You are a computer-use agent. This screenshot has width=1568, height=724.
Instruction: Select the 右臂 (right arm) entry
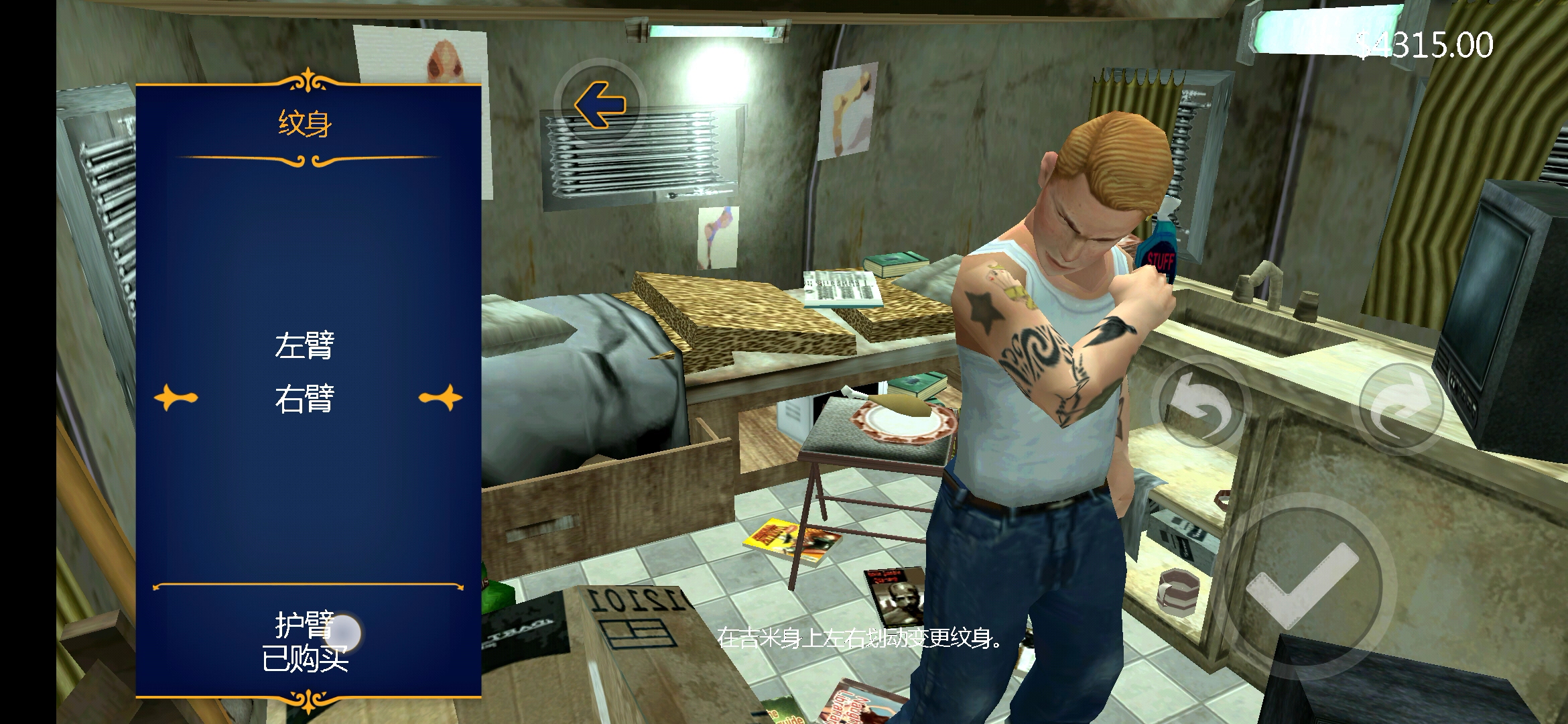(304, 399)
